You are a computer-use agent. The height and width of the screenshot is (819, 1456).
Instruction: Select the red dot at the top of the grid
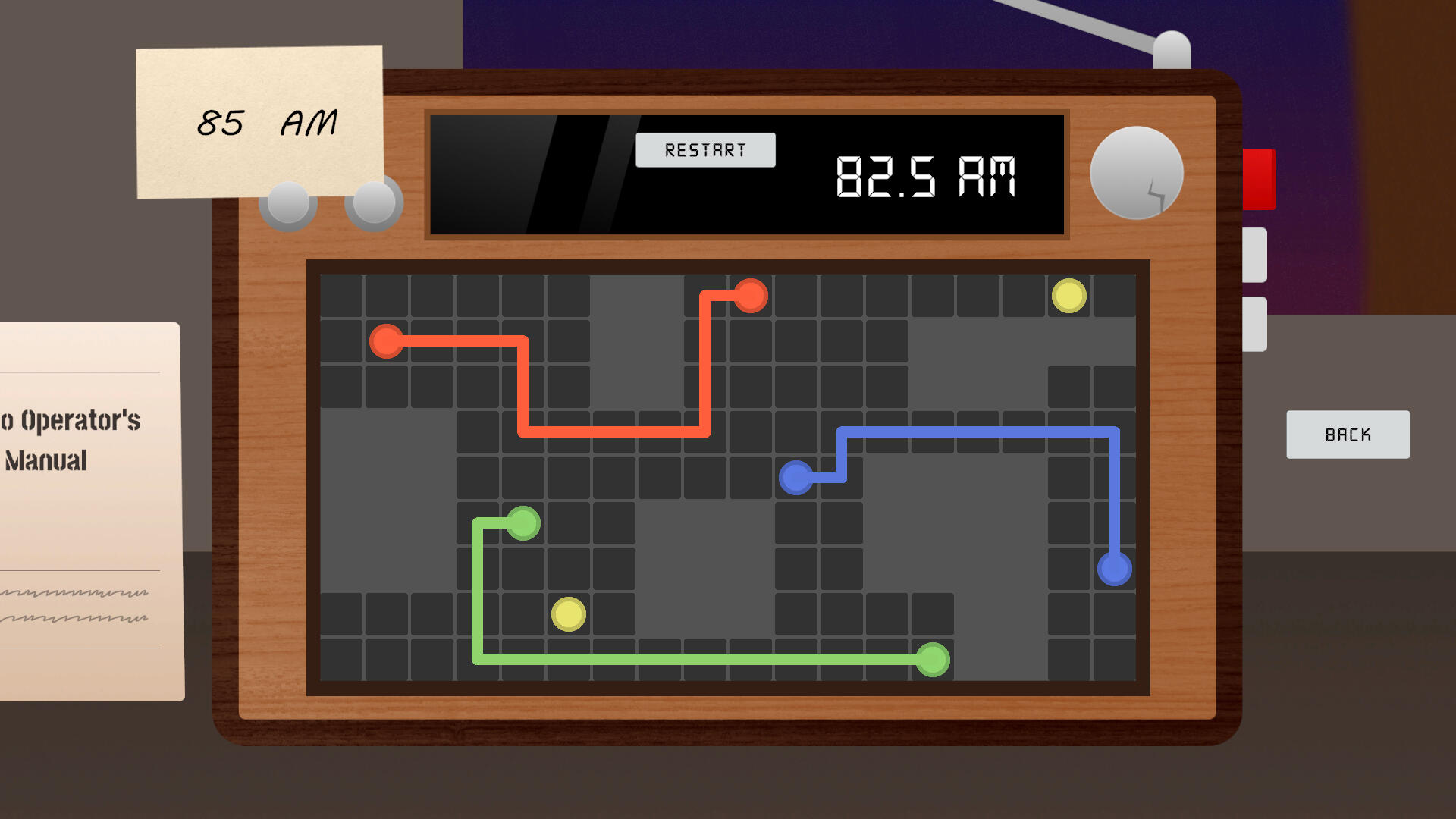751,296
